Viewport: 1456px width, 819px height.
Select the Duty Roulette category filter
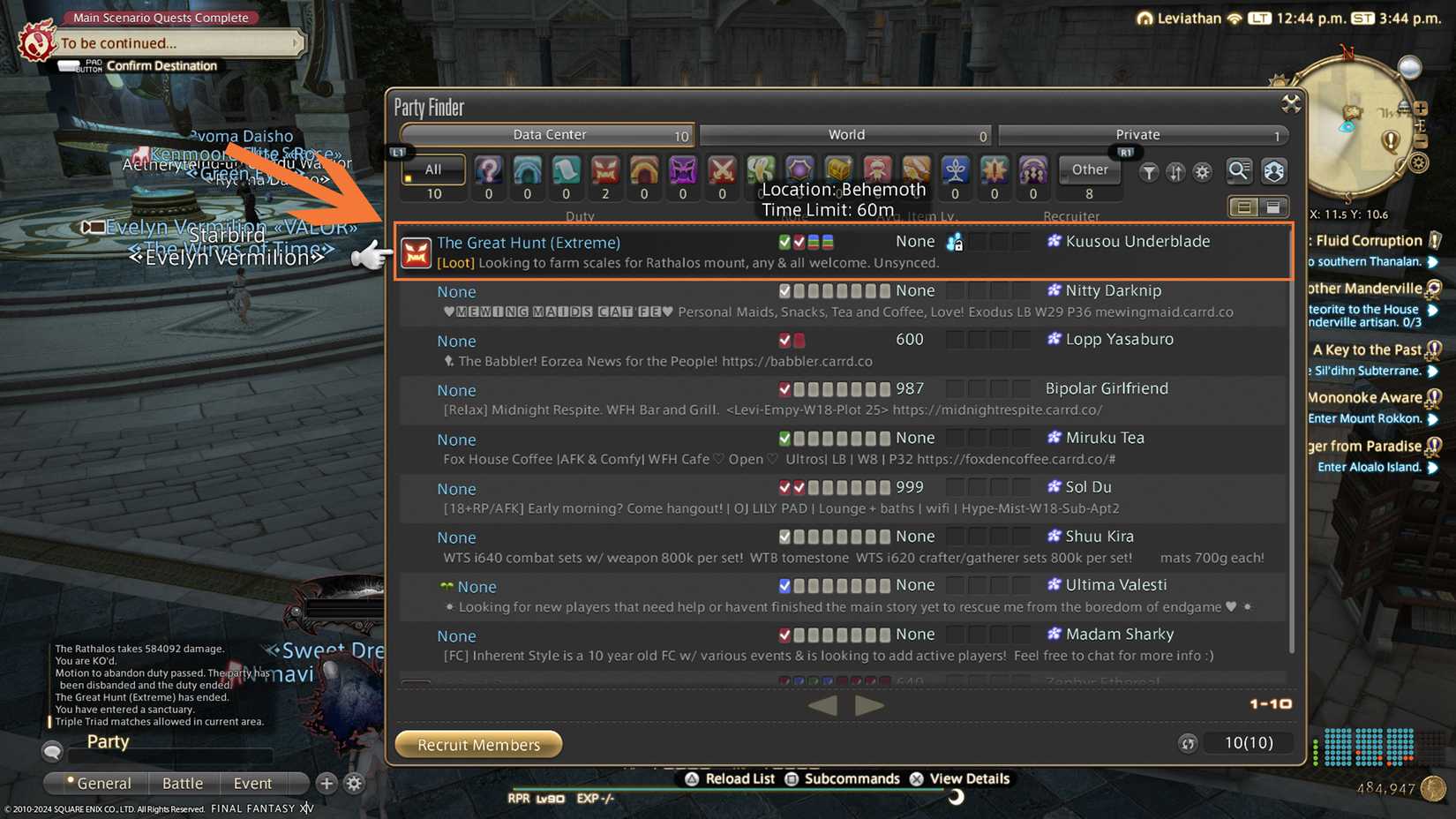488,172
